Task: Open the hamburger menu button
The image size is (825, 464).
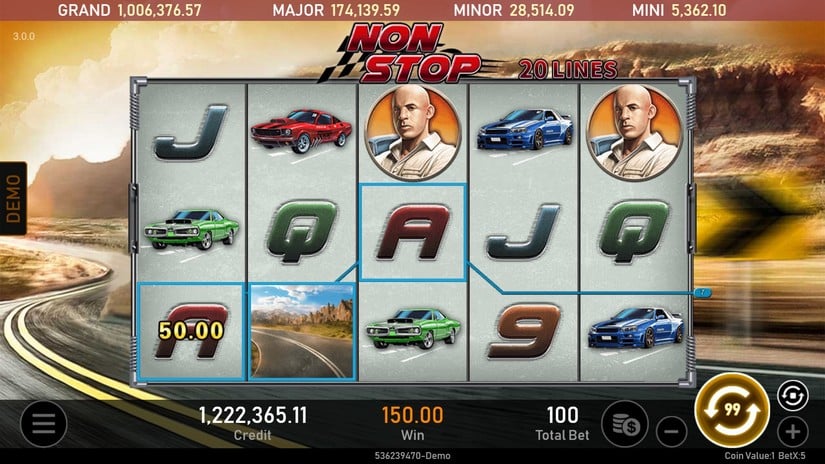Action: click(43, 424)
